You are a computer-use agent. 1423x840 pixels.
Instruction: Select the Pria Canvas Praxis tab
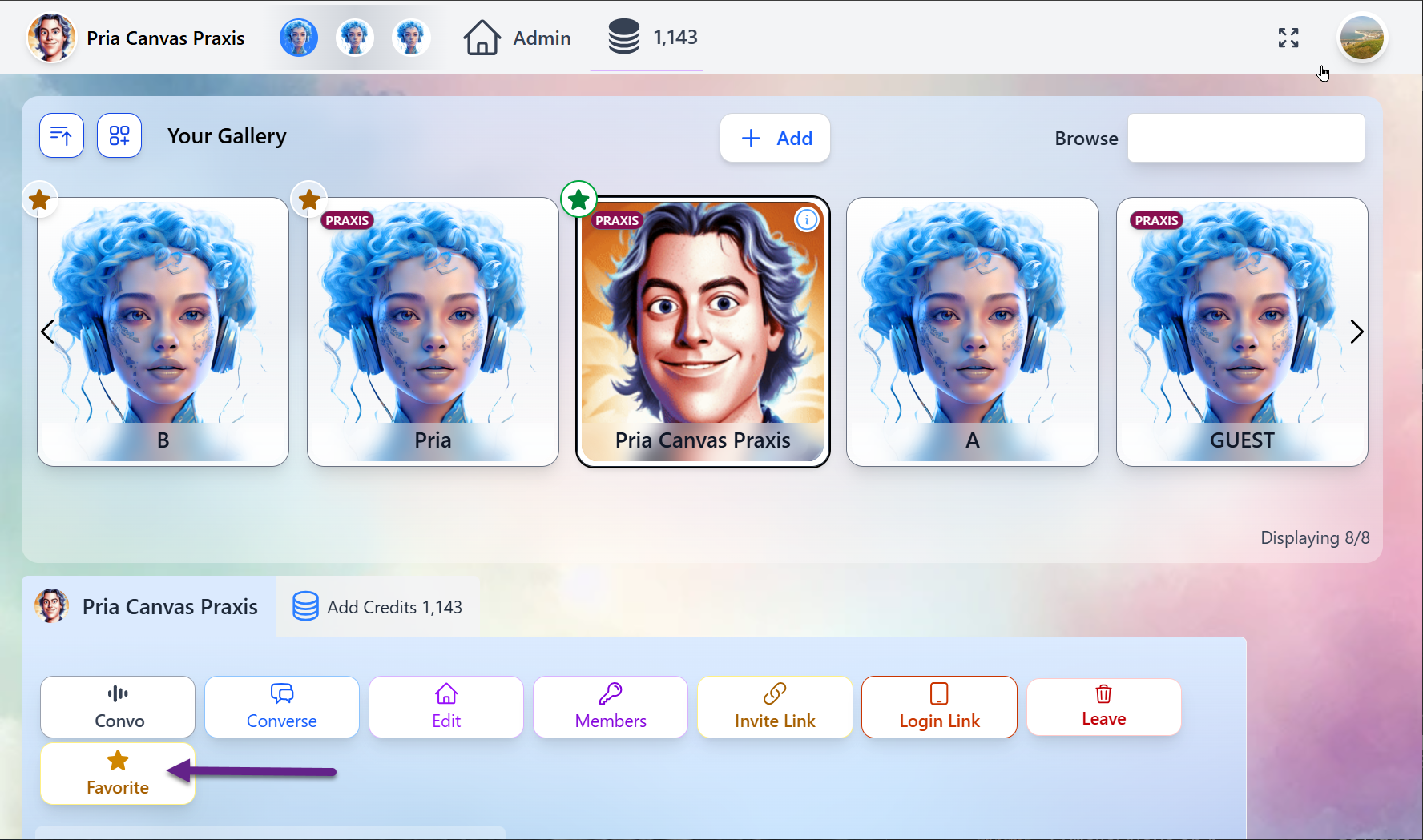[149, 606]
